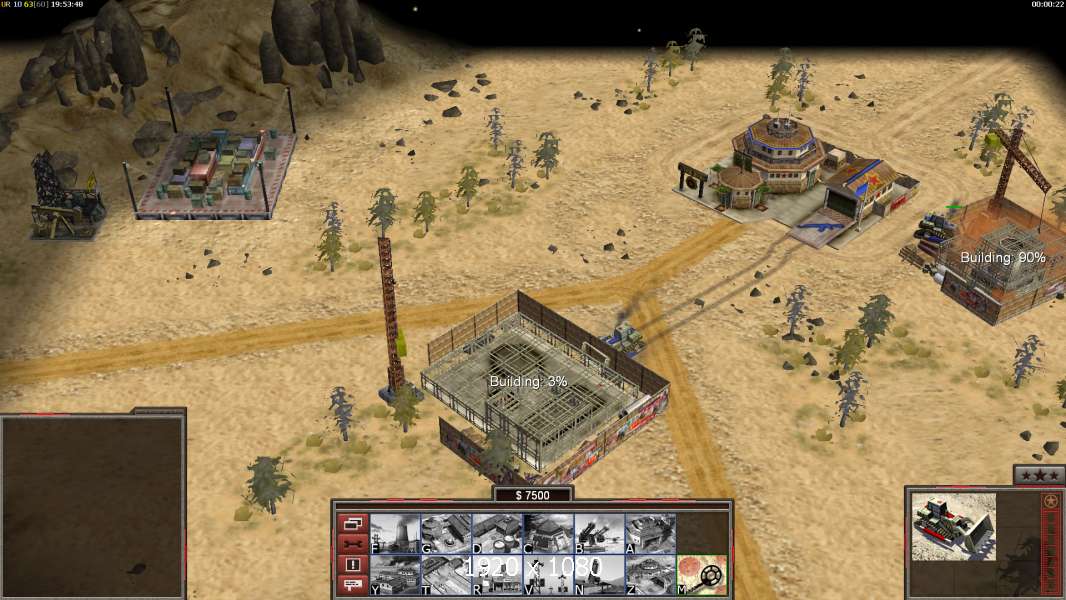This screenshot has width=1066, height=600.
Task: Choose the build icon with hotkey G
Action: coord(446,533)
